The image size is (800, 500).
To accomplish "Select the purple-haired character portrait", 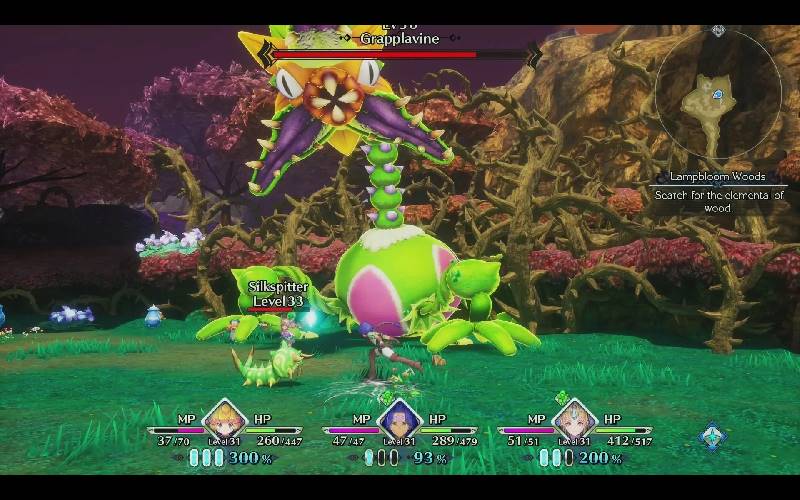I will tap(398, 423).
